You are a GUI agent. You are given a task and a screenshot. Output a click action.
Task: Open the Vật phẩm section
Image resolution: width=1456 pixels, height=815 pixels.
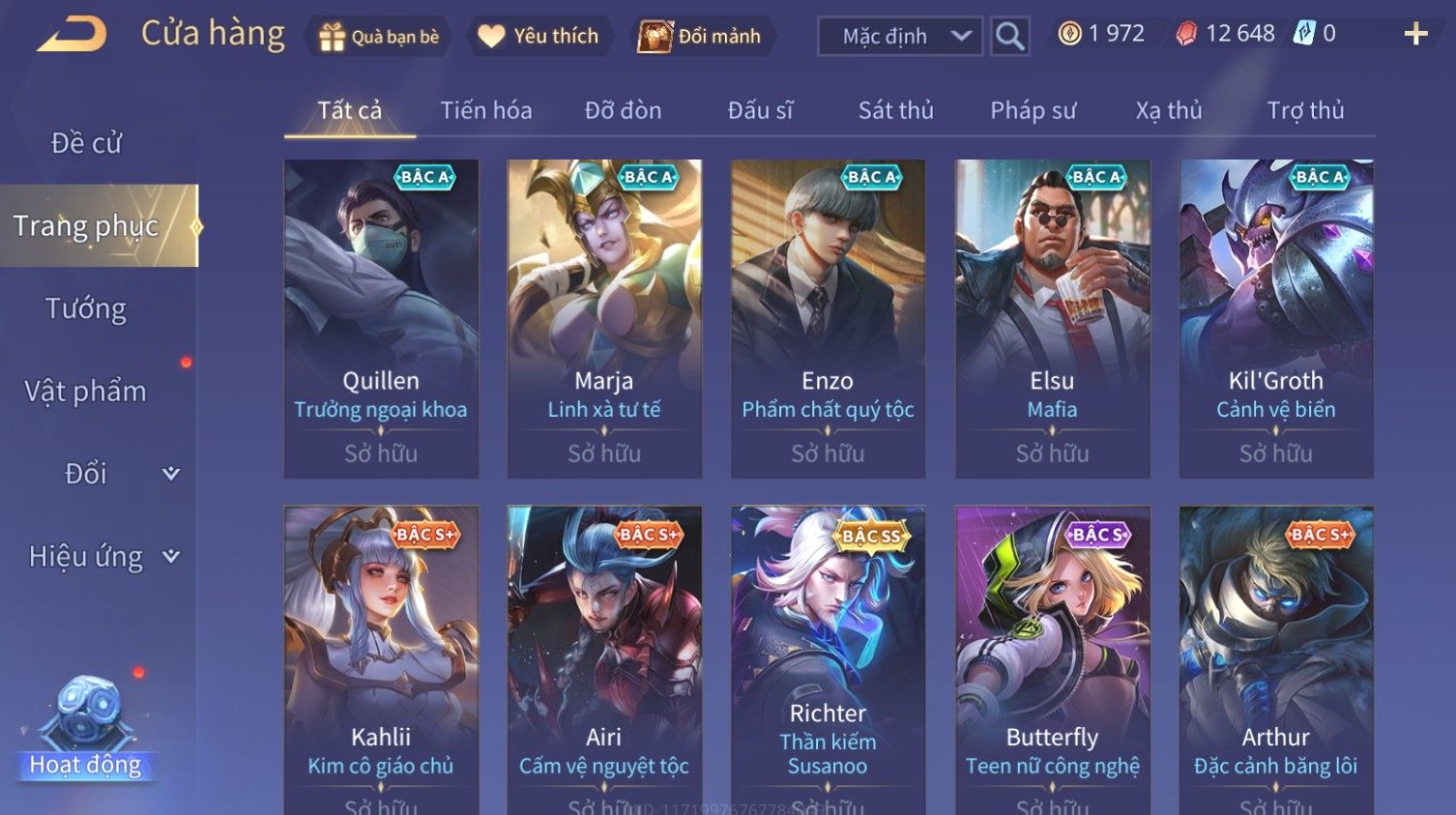click(86, 391)
